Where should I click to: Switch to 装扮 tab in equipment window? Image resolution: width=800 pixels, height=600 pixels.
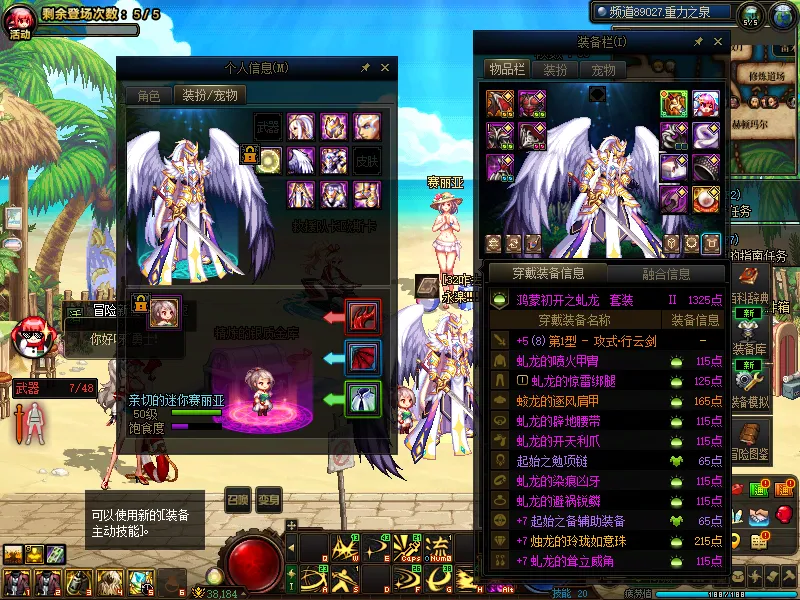pyautogui.click(x=555, y=70)
